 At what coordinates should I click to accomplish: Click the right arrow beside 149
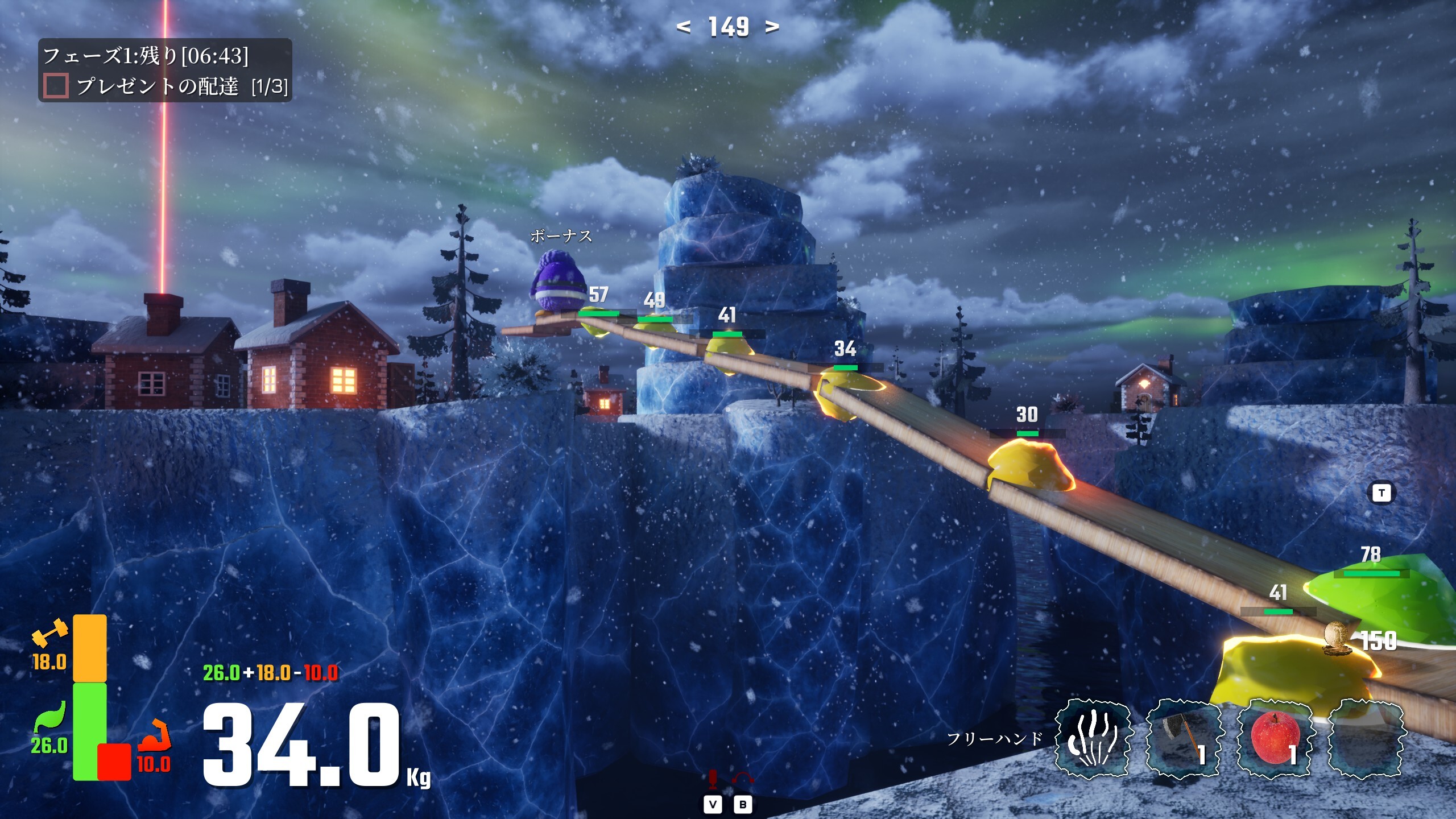pos(772,27)
